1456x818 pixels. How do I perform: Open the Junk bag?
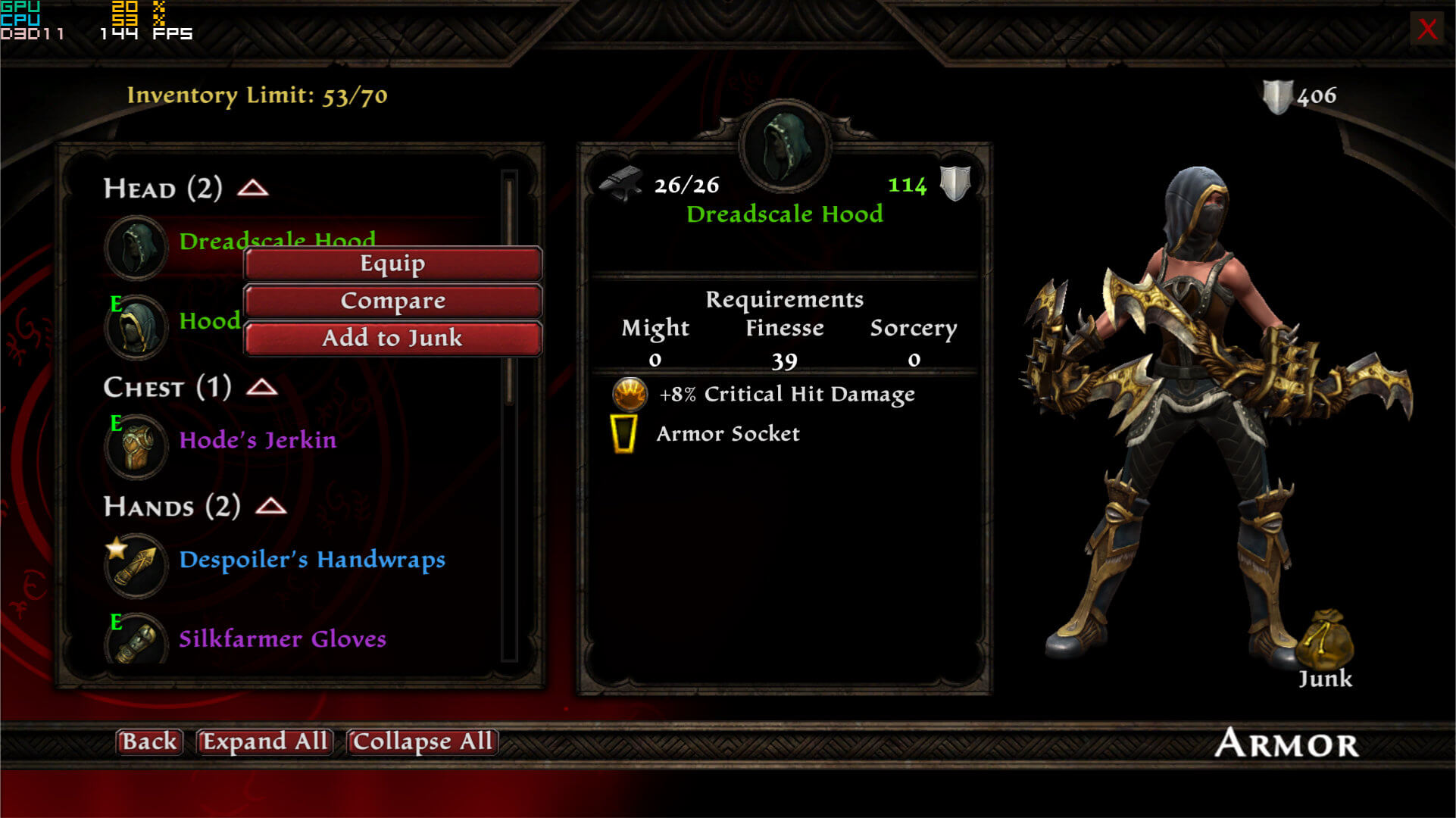point(1325,642)
